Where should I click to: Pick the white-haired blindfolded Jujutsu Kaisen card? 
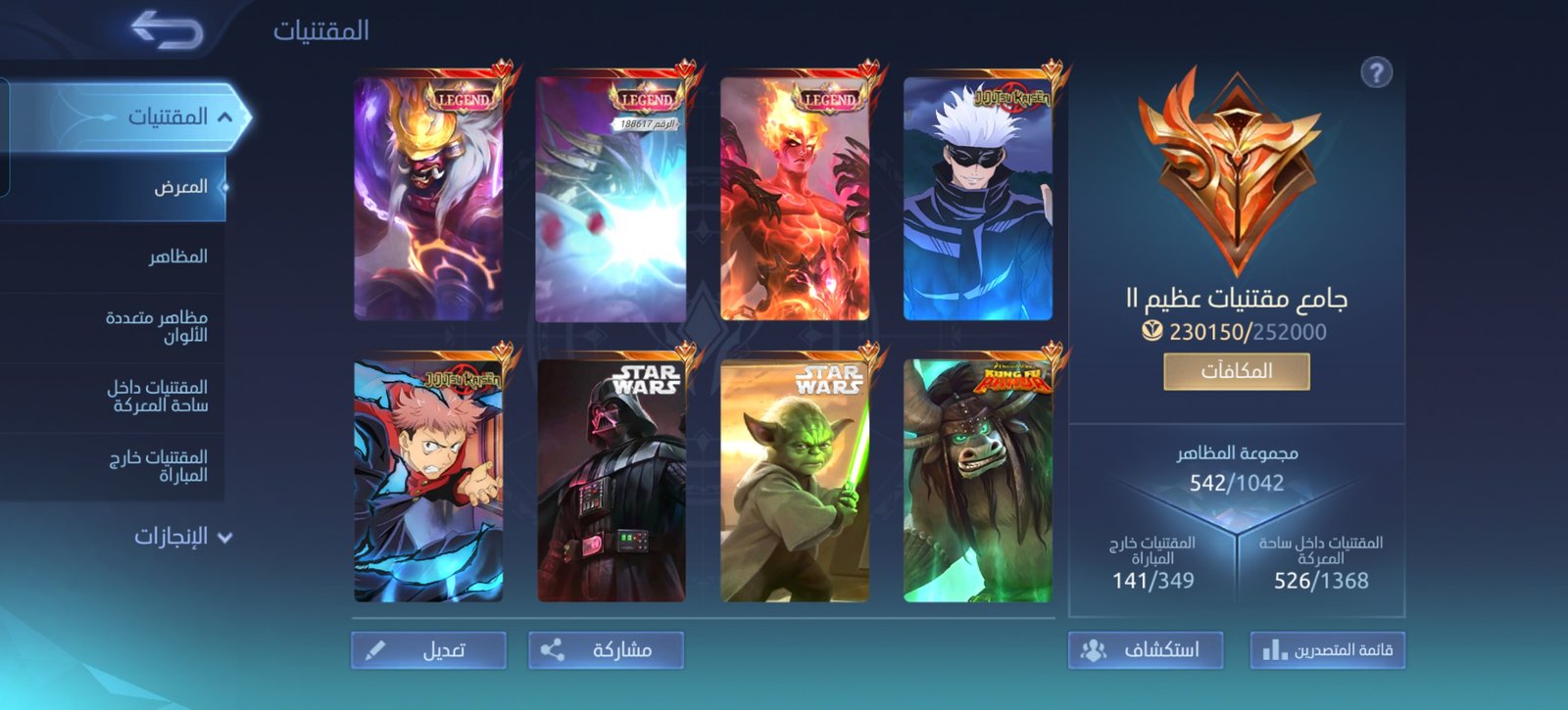point(977,200)
